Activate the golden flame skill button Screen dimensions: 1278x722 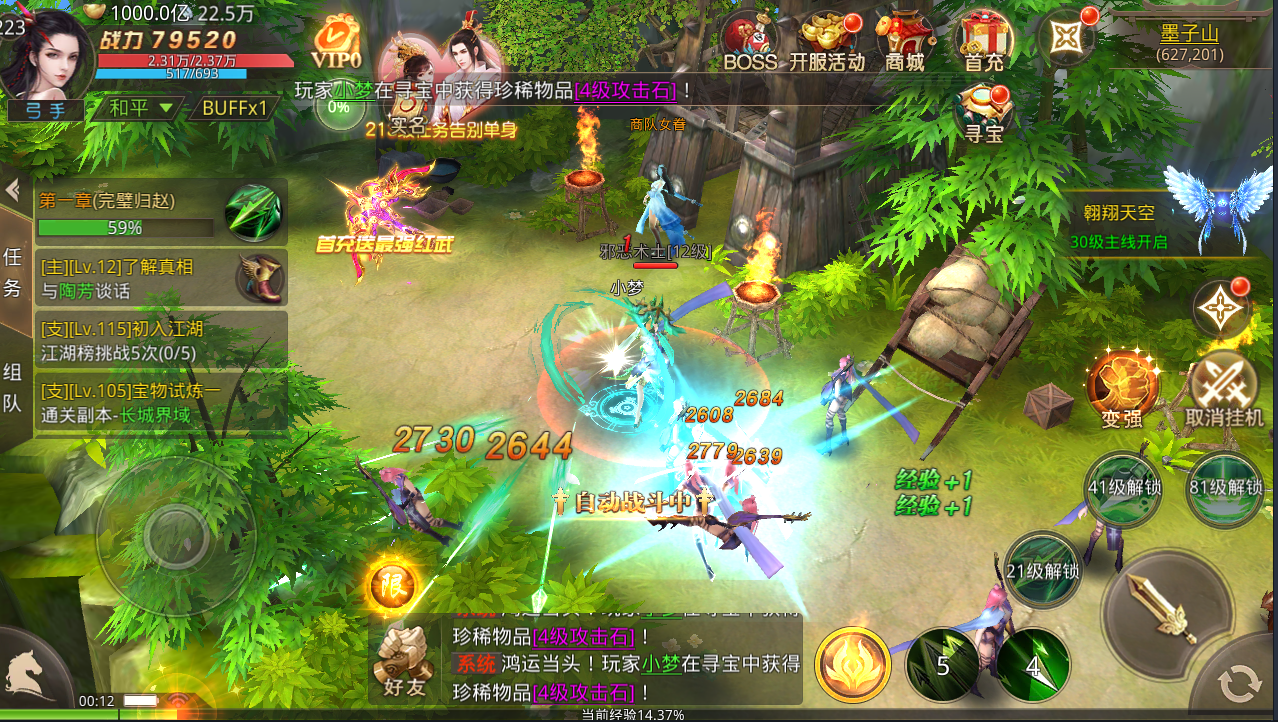pos(853,665)
